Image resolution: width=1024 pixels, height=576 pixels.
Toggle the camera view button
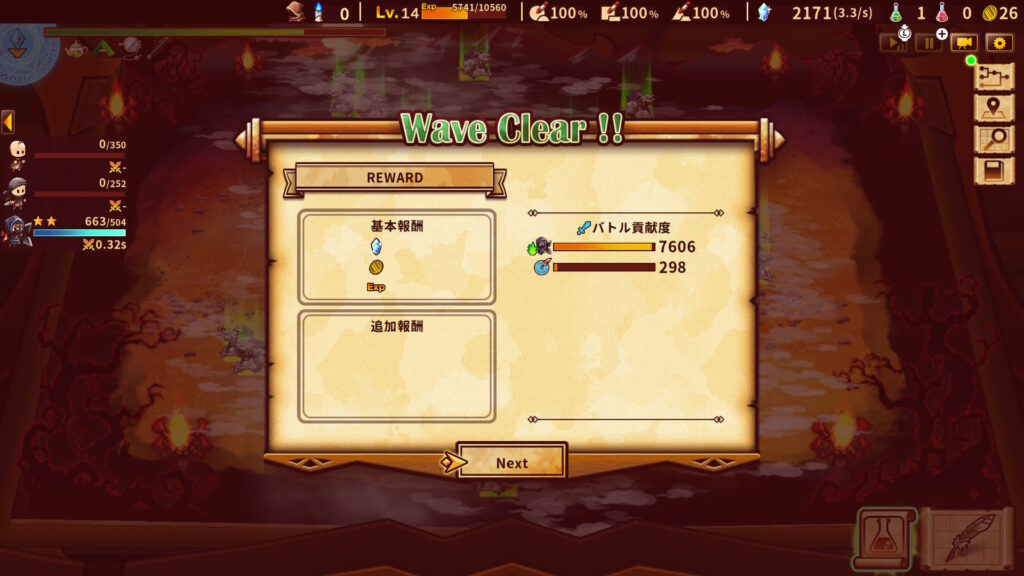click(x=964, y=43)
